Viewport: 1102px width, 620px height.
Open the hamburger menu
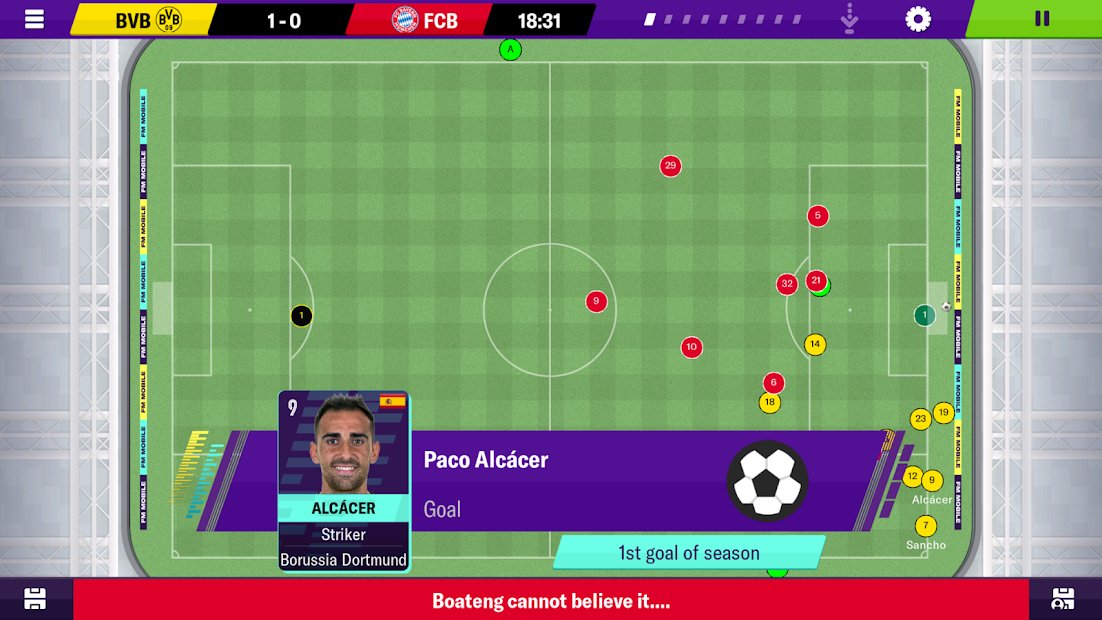pos(34,19)
